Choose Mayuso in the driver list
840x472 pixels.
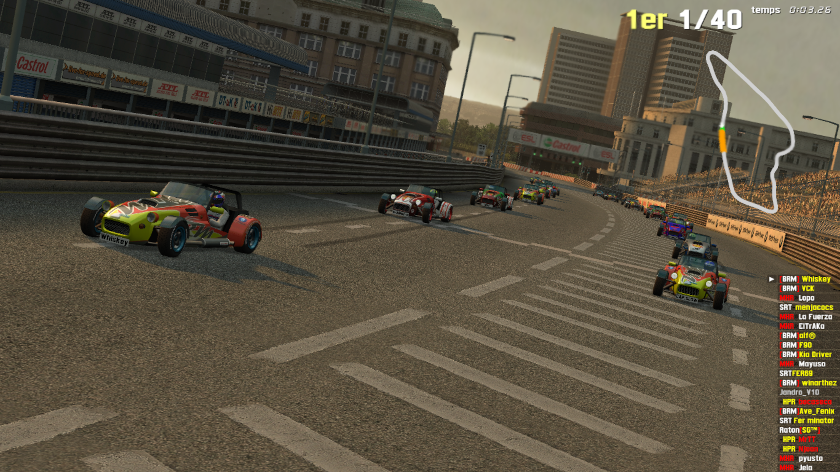[812, 364]
